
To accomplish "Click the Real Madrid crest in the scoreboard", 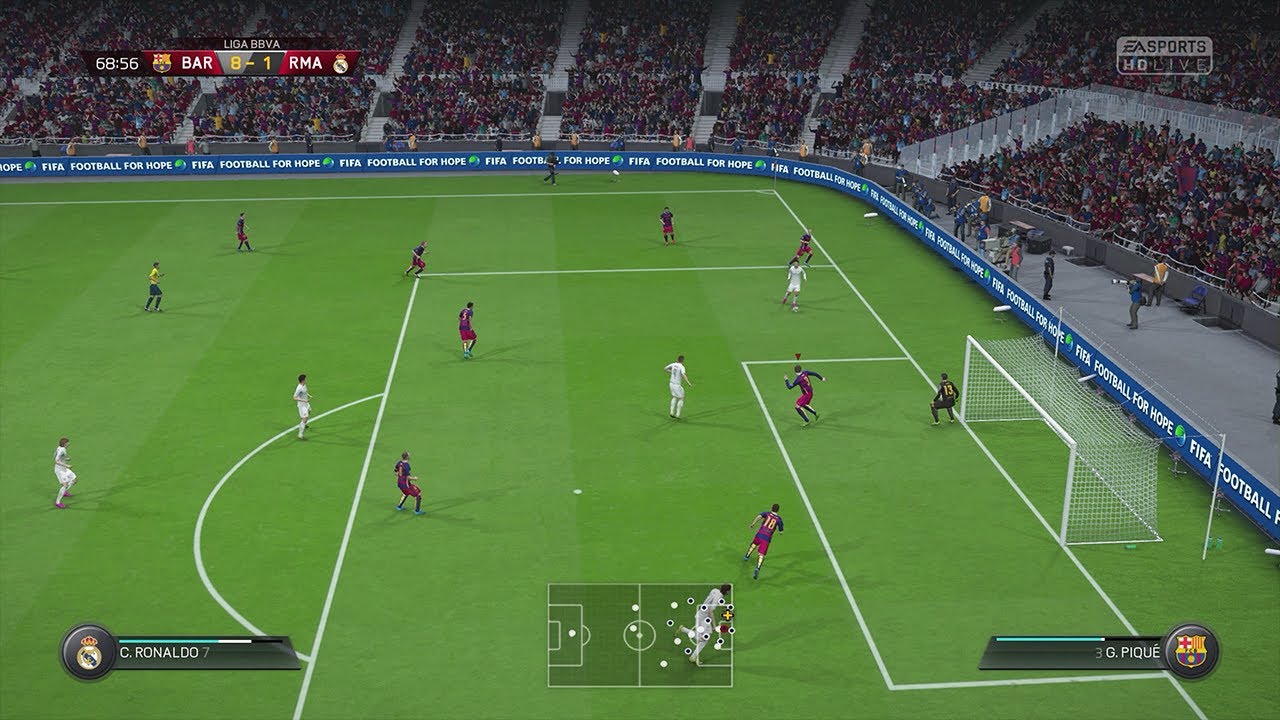I will click(341, 63).
